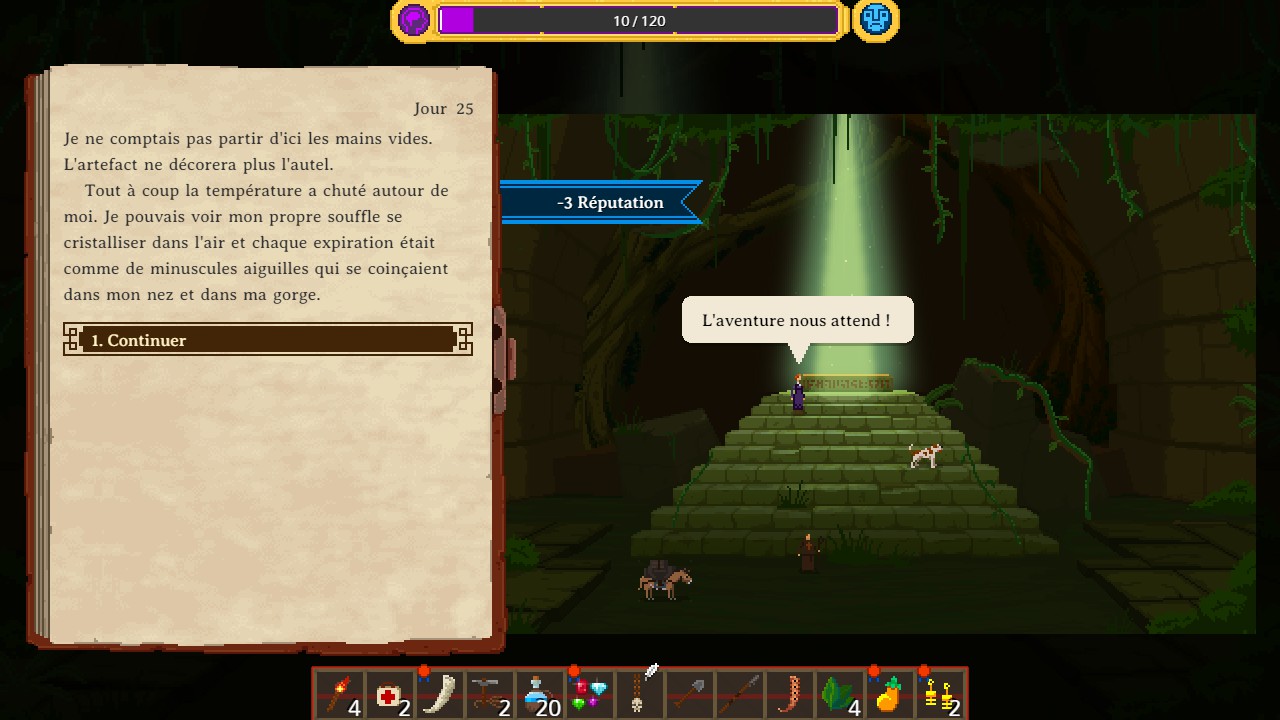The height and width of the screenshot is (720, 1280).
Task: Select the torch slot in the hotbar
Action: (340, 694)
